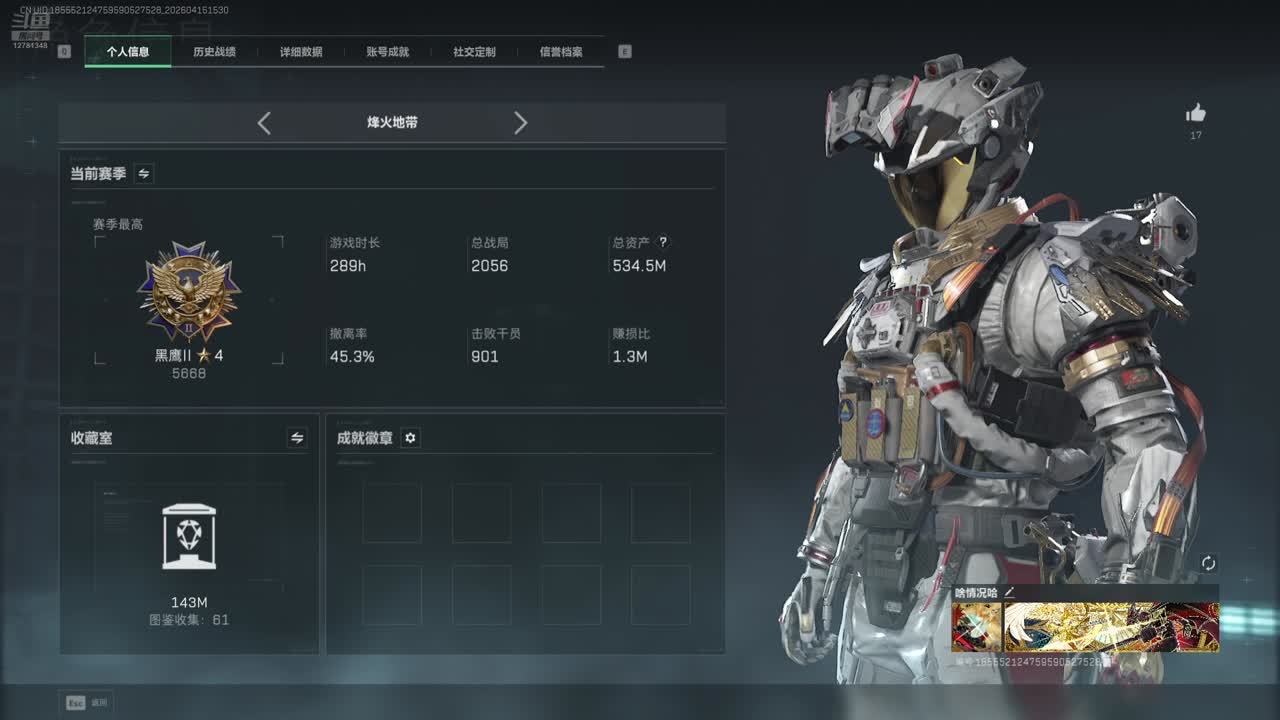This screenshot has width=1280, height=720.
Task: Select the 详细数据 tab
Action: point(301,52)
